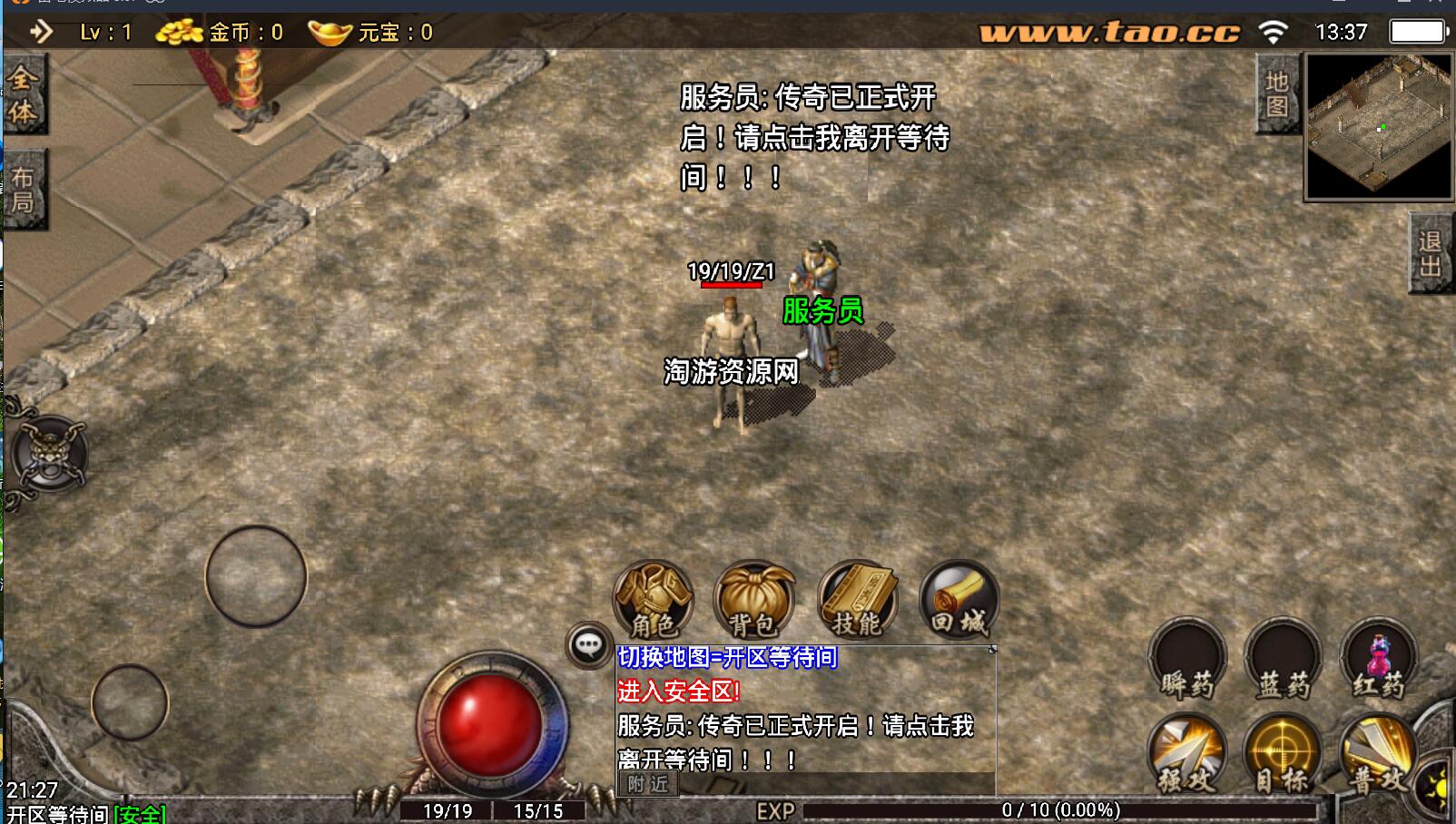Image resolution: width=1456 pixels, height=824 pixels.
Task: Select the 目标 target button
Action: point(1283,755)
